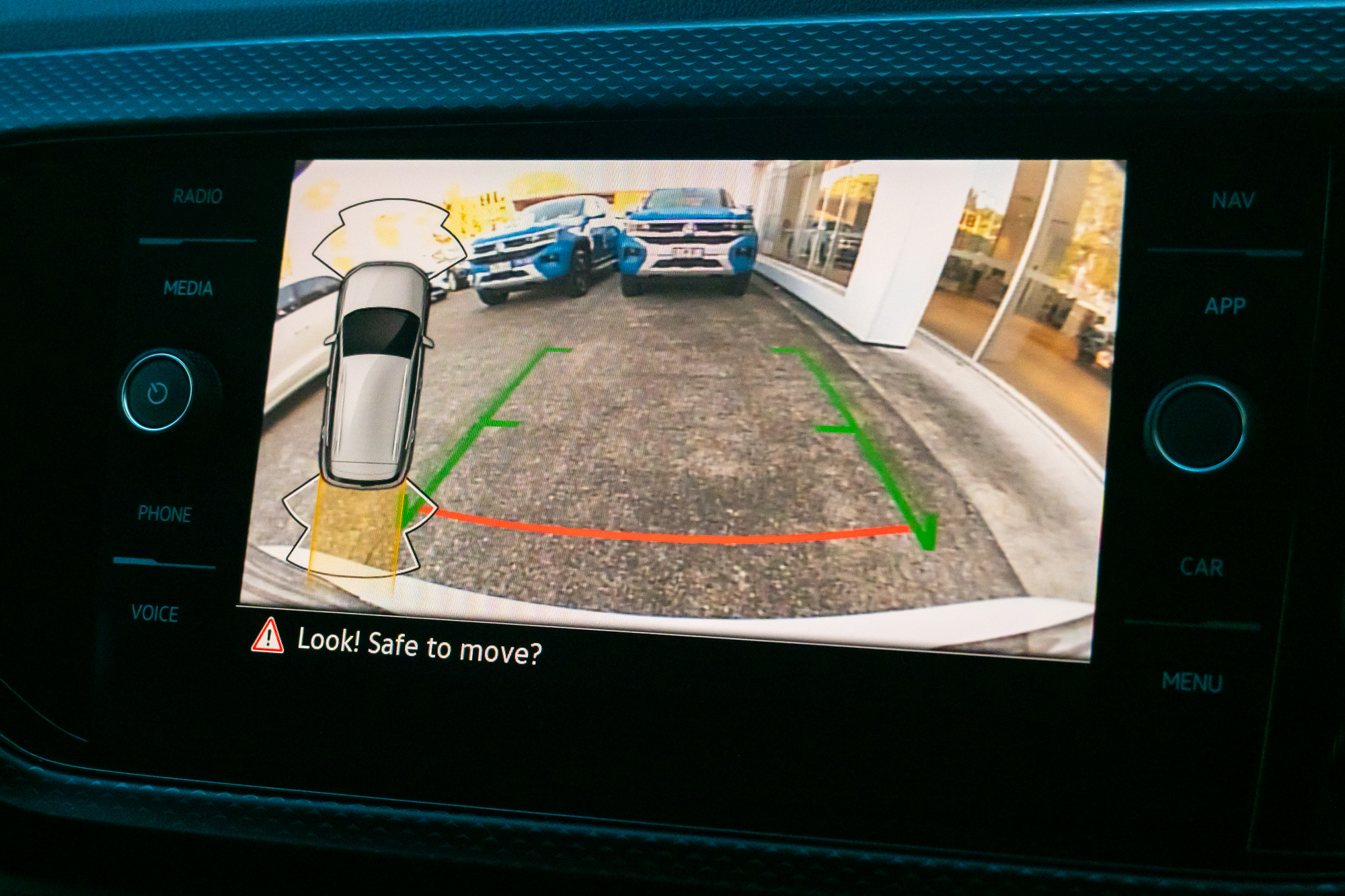The height and width of the screenshot is (896, 1345).
Task: Open the PHONE screen
Action: 165,514
